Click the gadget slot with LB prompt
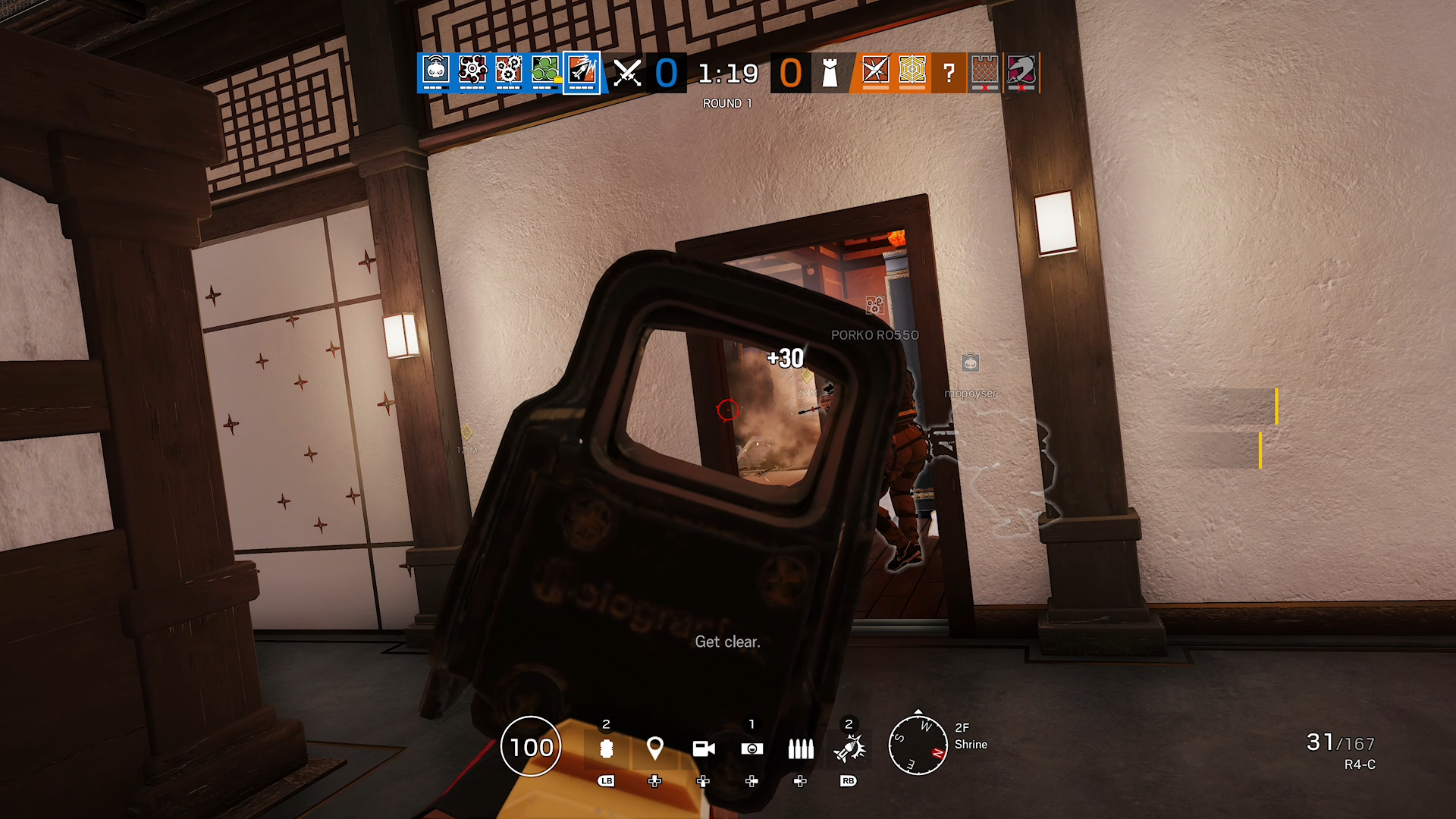 point(606,749)
